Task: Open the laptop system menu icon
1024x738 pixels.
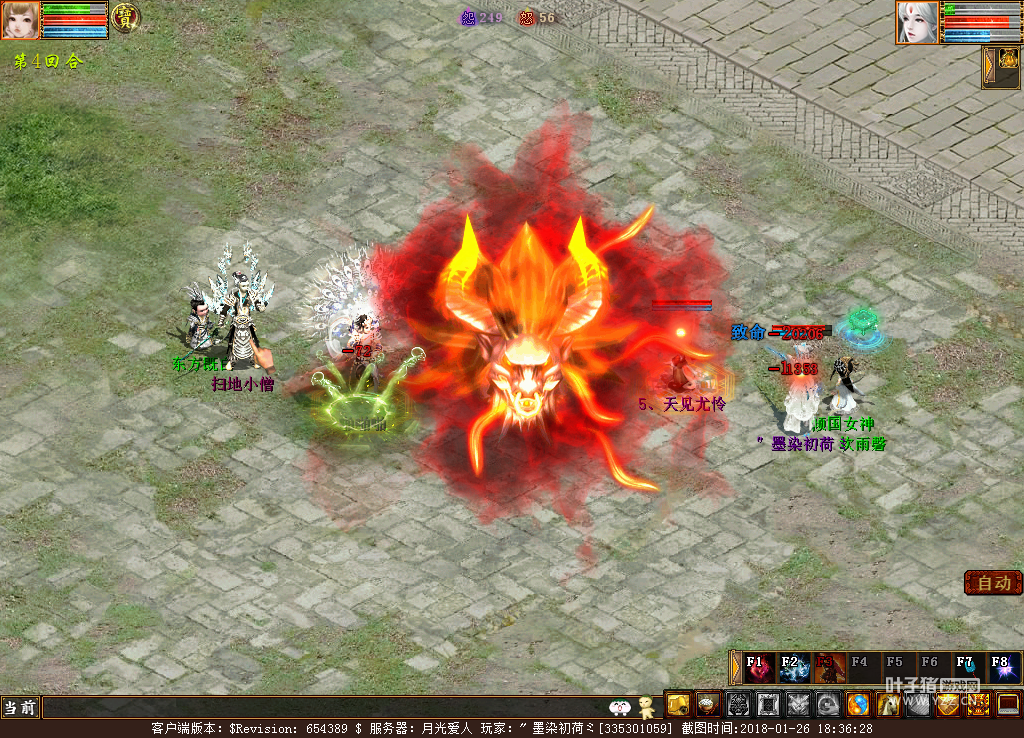Action: tap(1008, 704)
